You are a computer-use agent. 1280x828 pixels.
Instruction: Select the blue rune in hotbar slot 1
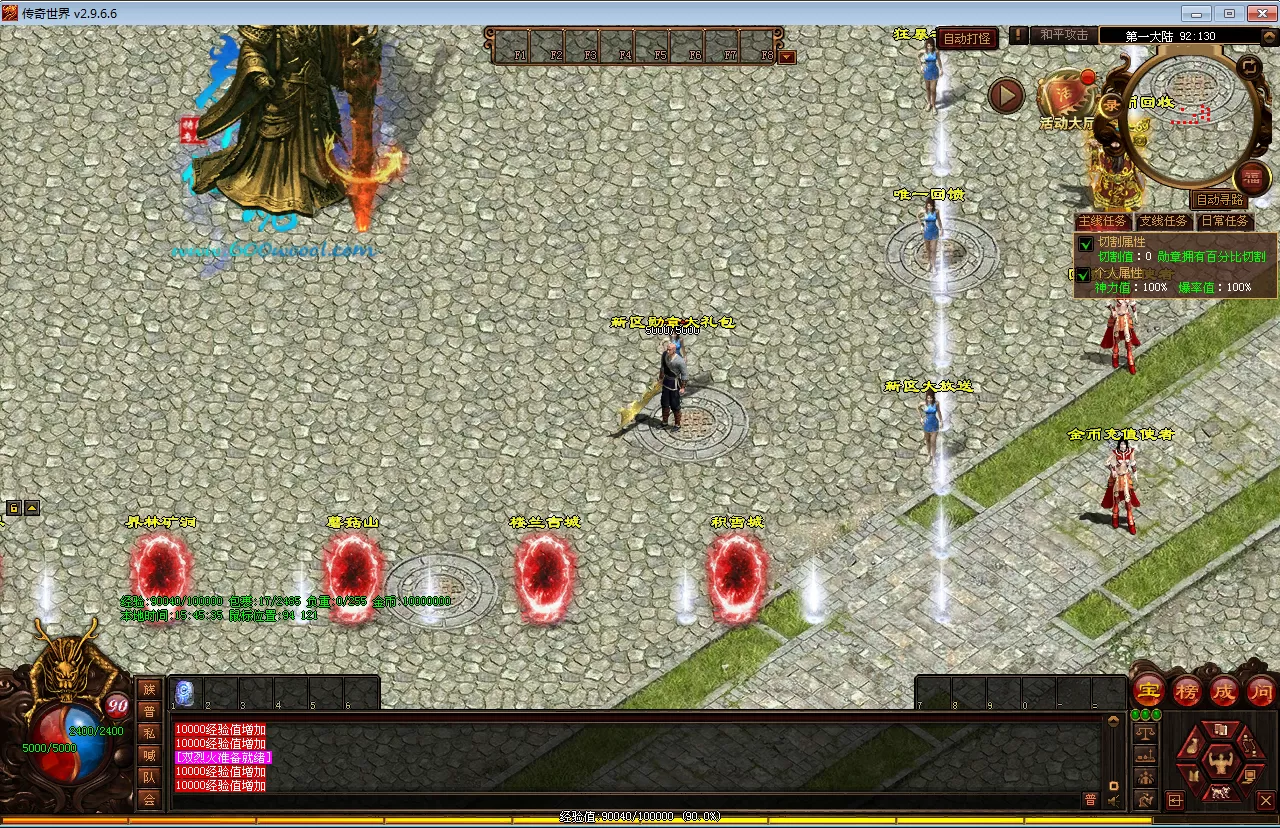[x=184, y=692]
